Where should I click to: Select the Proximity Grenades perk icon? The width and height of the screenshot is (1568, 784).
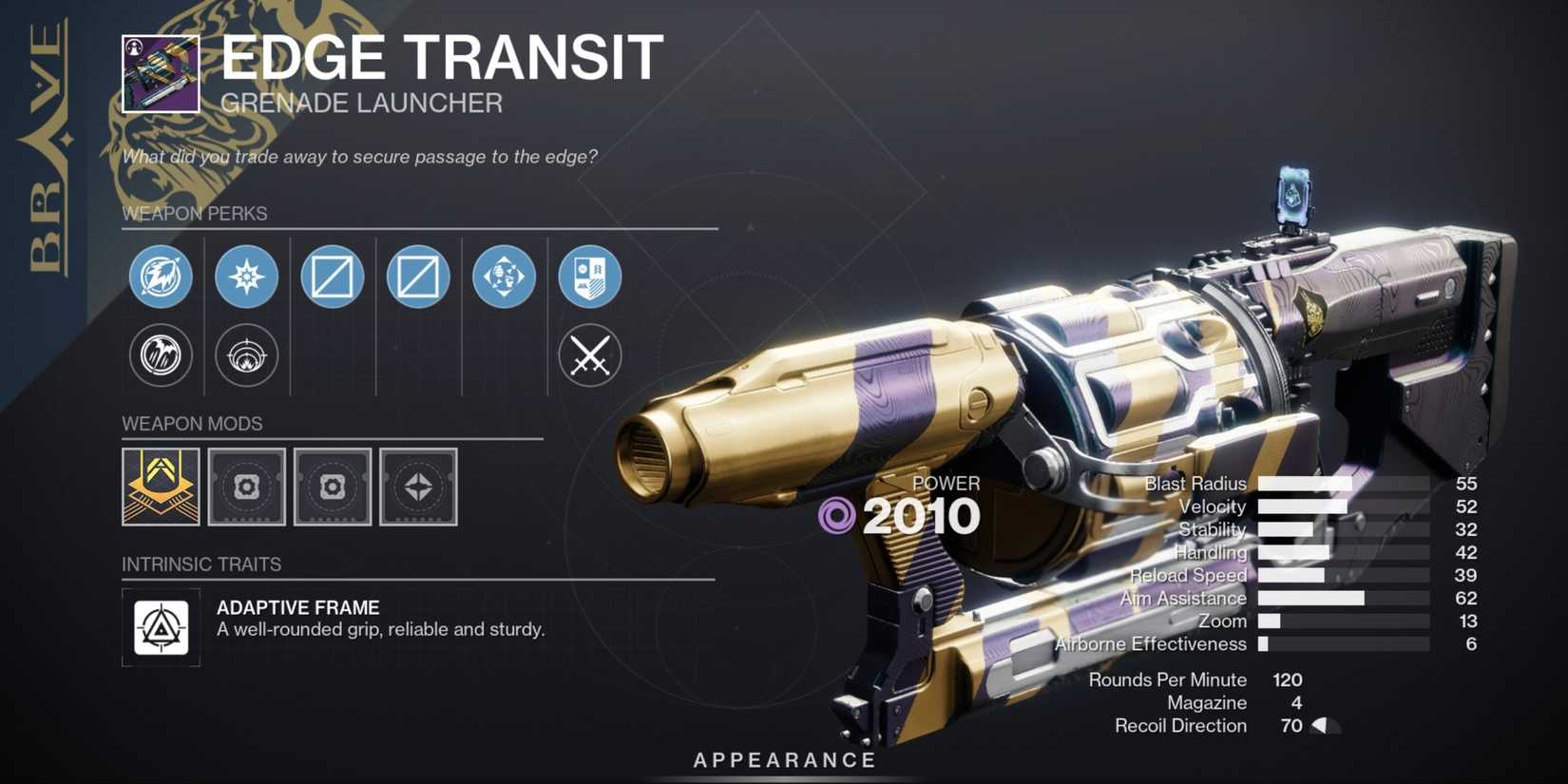point(246,355)
